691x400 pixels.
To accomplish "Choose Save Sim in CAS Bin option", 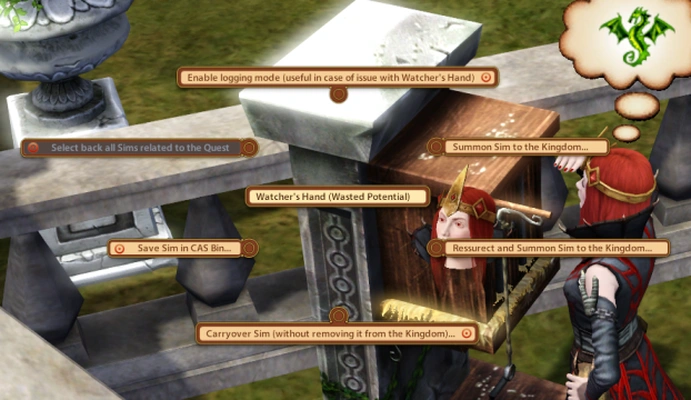I will 180,247.
